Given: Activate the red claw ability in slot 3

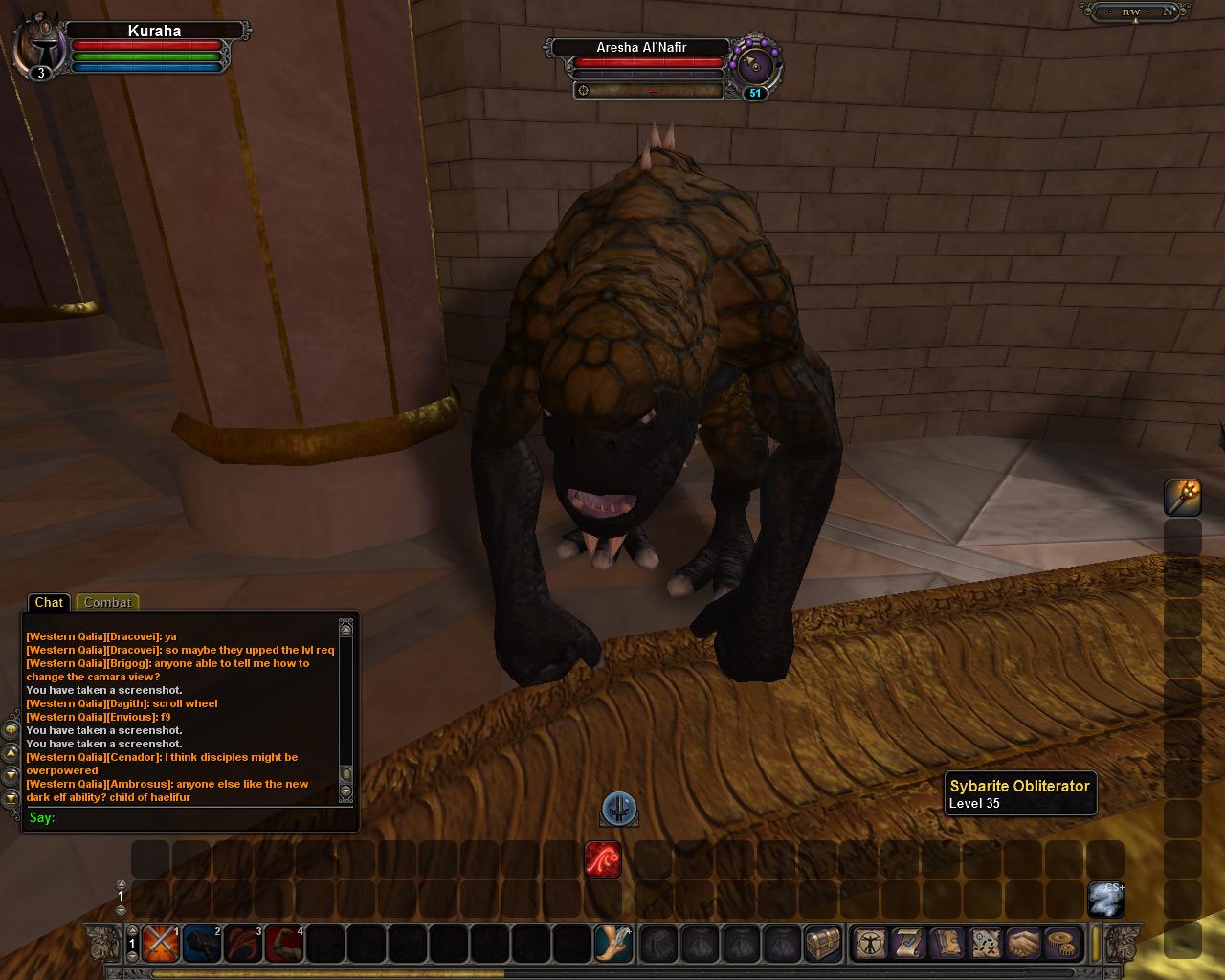Looking at the screenshot, I should 243,945.
